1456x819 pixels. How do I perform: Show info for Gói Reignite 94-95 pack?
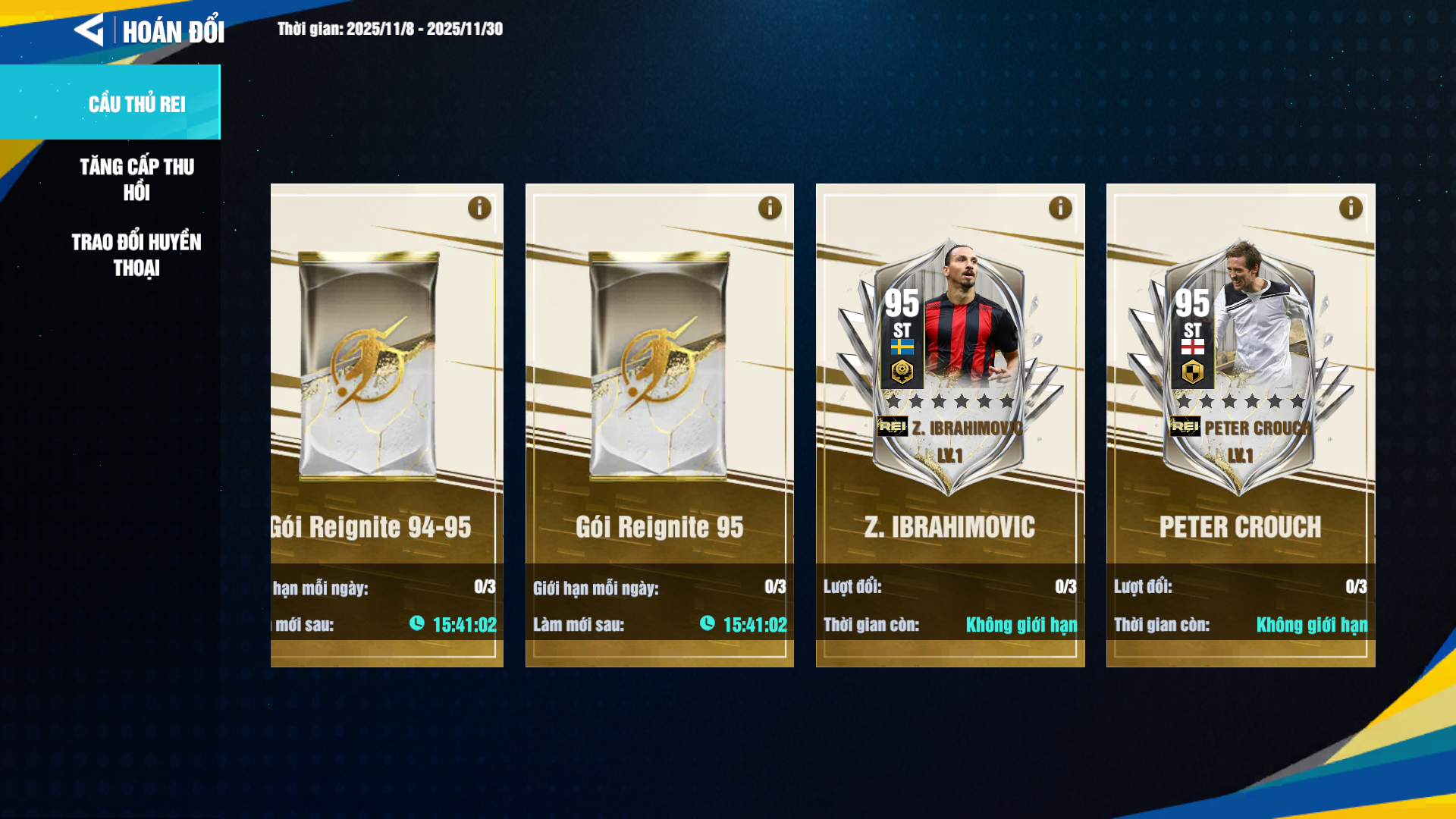[479, 208]
